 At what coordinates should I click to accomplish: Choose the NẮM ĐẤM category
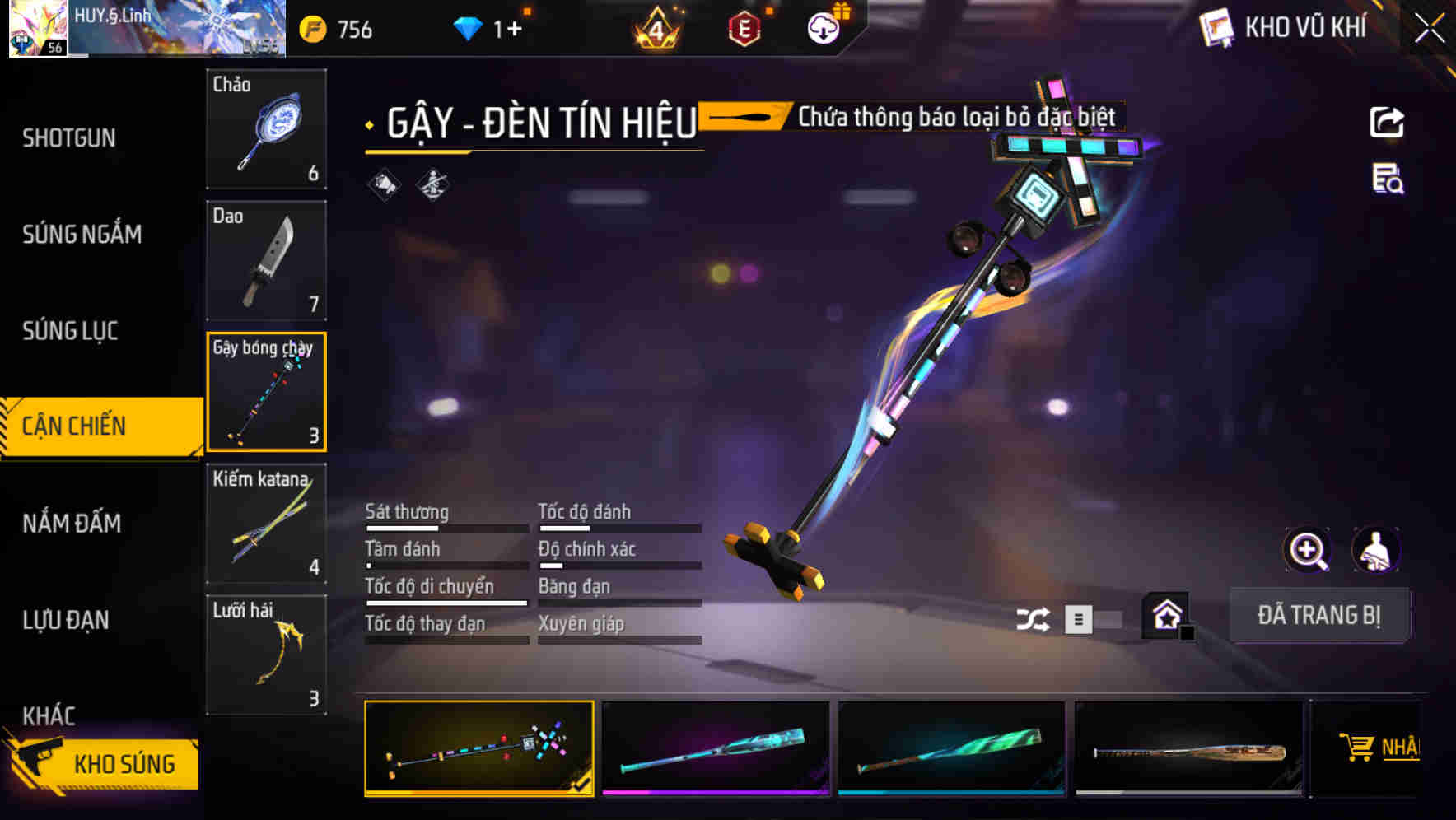tap(72, 524)
